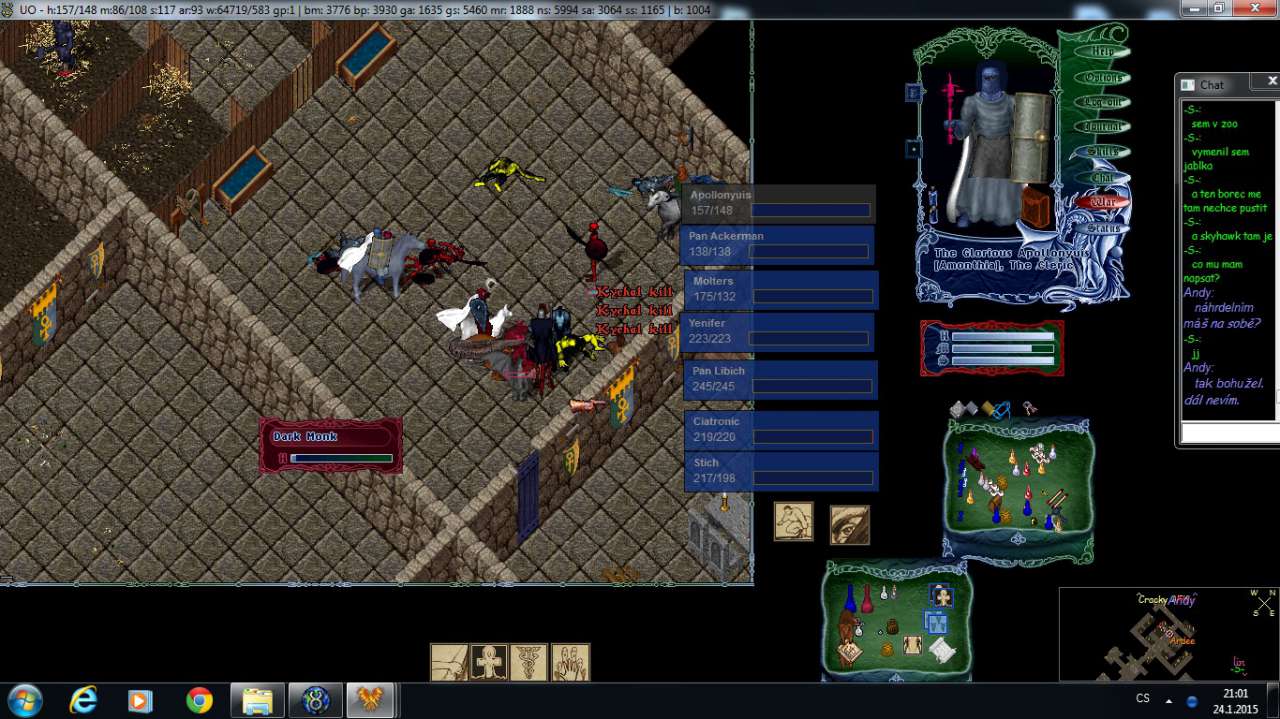1280x719 pixels.
Task: Use the ankh spell icon in bottom bar
Action: tap(489, 662)
